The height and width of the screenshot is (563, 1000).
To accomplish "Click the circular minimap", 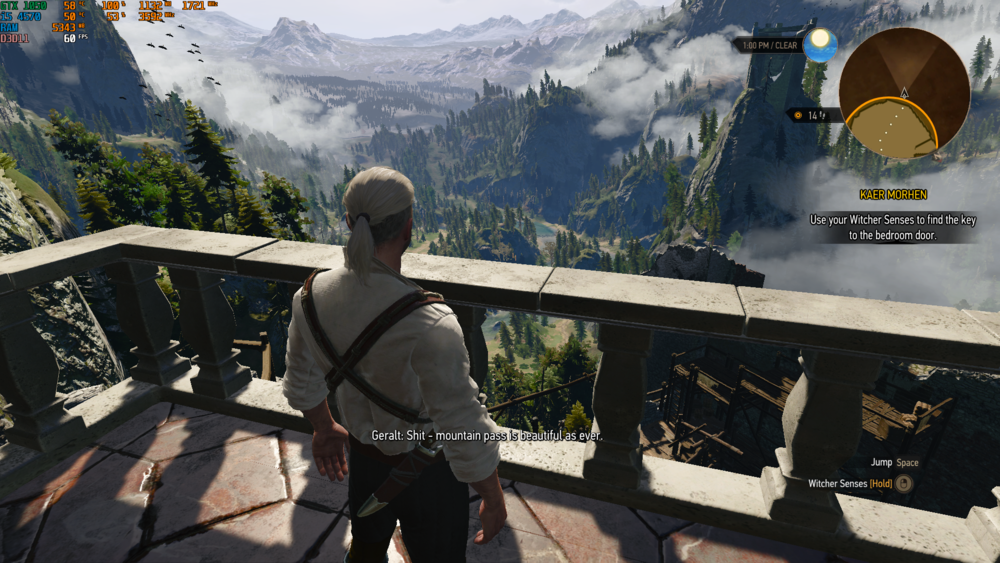I will pos(903,93).
